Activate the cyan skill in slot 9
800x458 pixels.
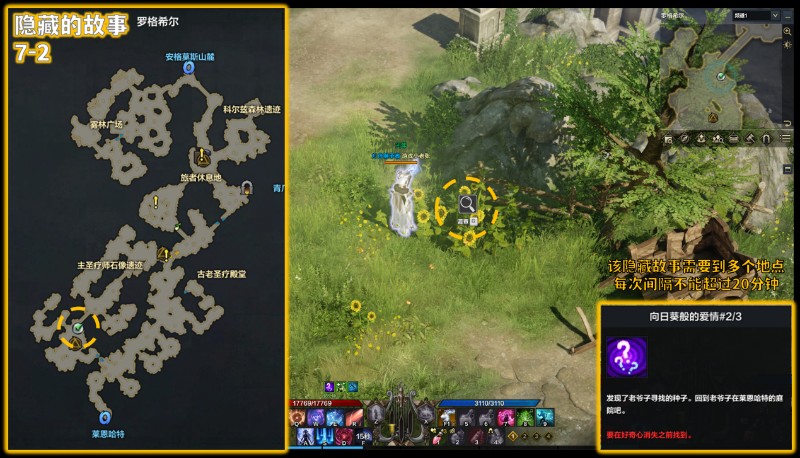(543, 417)
